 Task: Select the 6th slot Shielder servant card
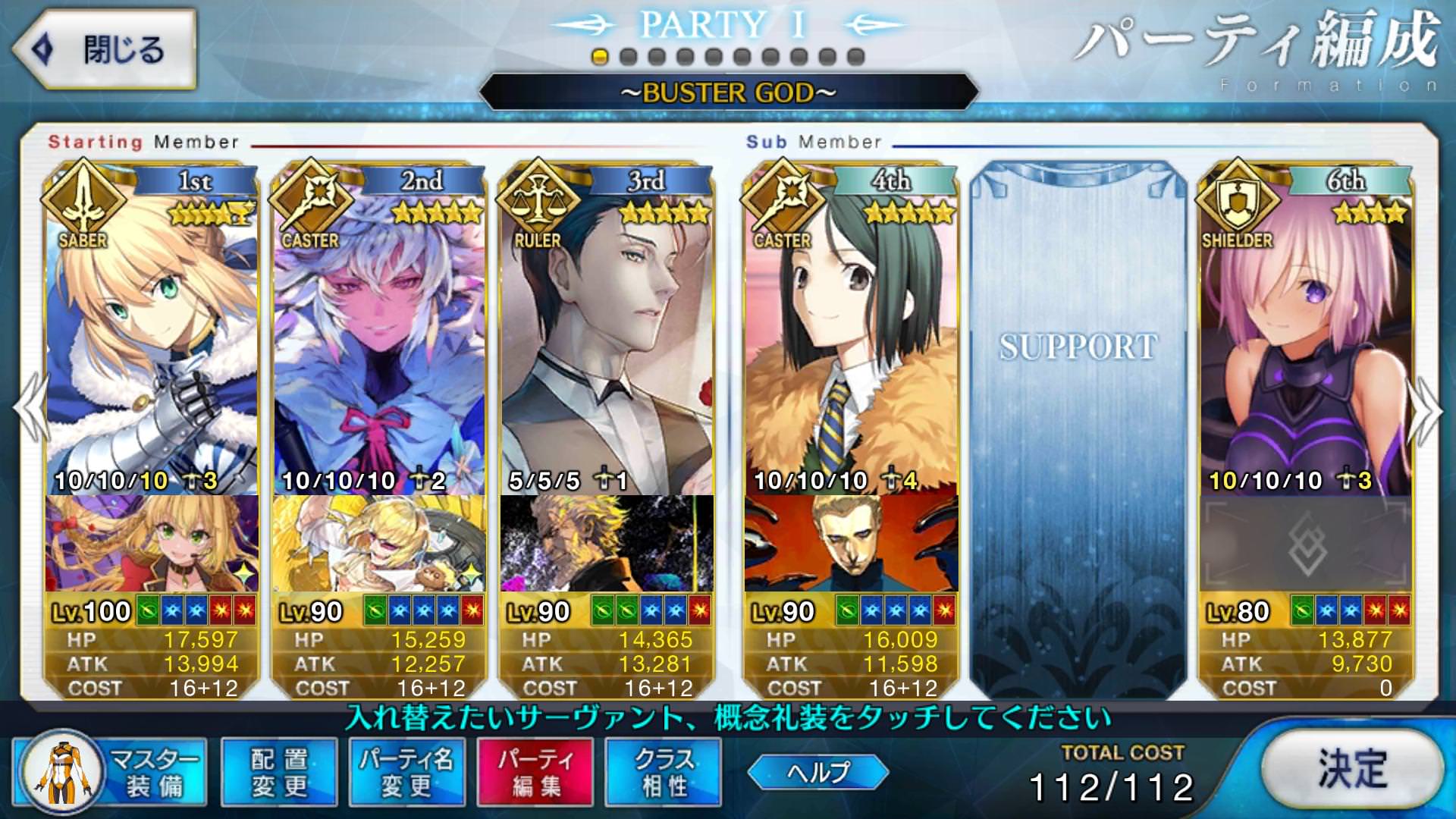tap(1306, 334)
